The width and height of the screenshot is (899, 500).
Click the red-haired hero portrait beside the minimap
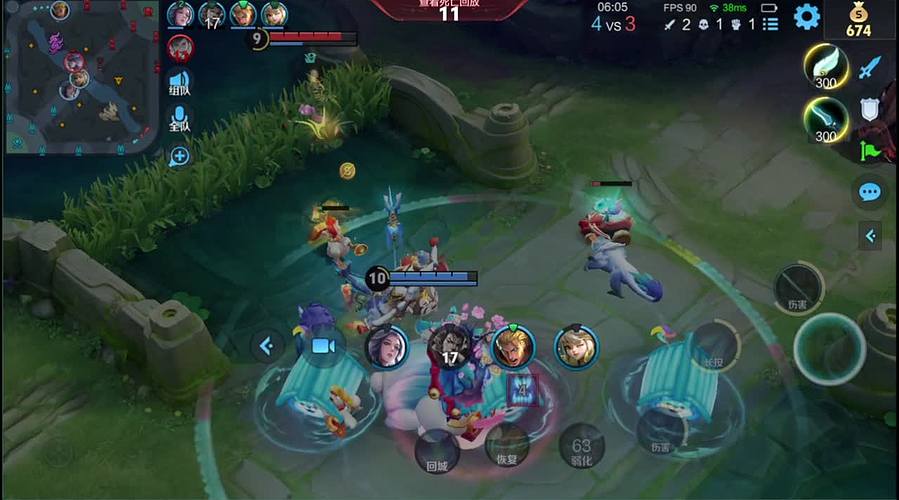[x=181, y=47]
